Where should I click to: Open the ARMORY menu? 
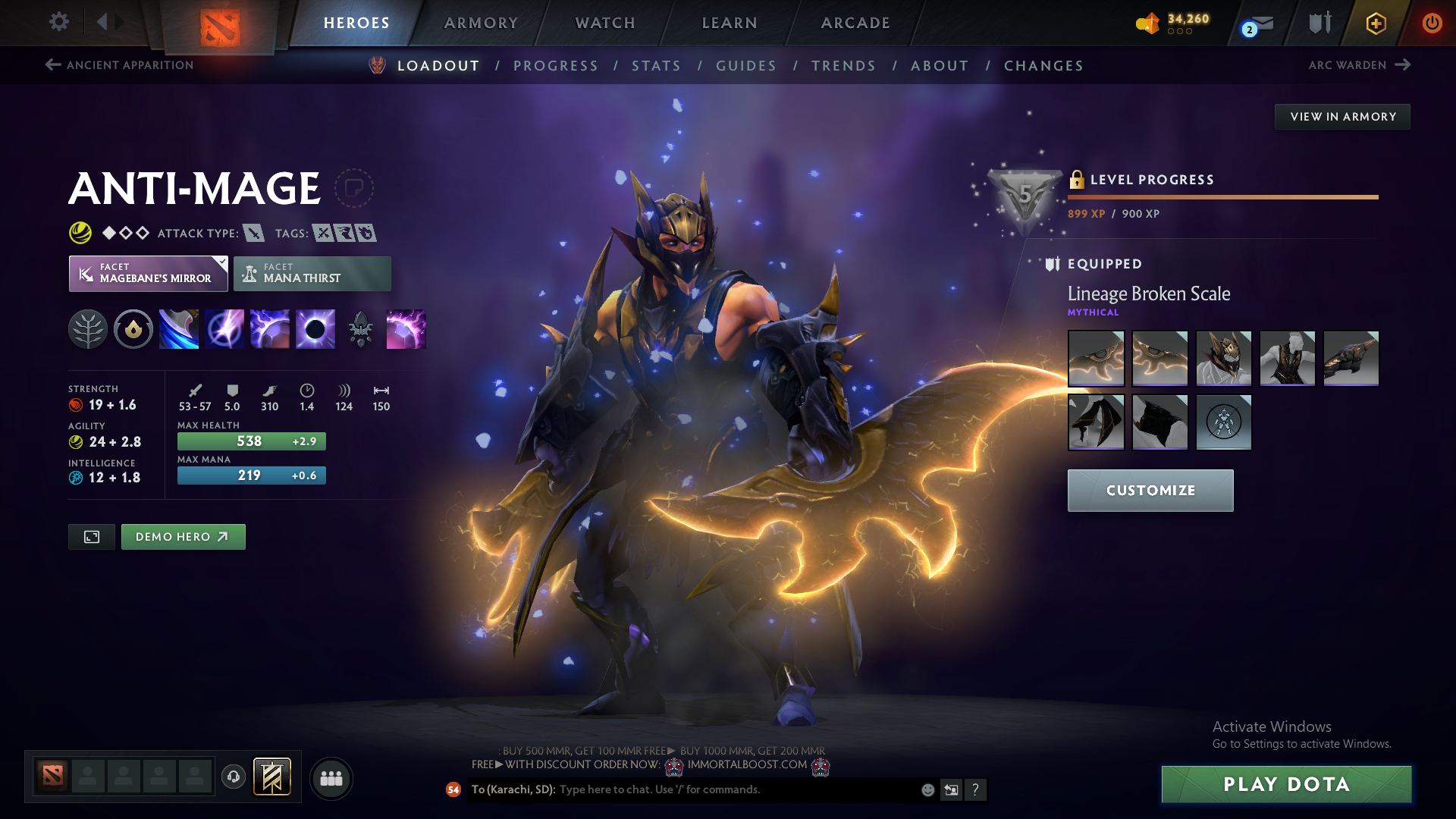point(481,23)
